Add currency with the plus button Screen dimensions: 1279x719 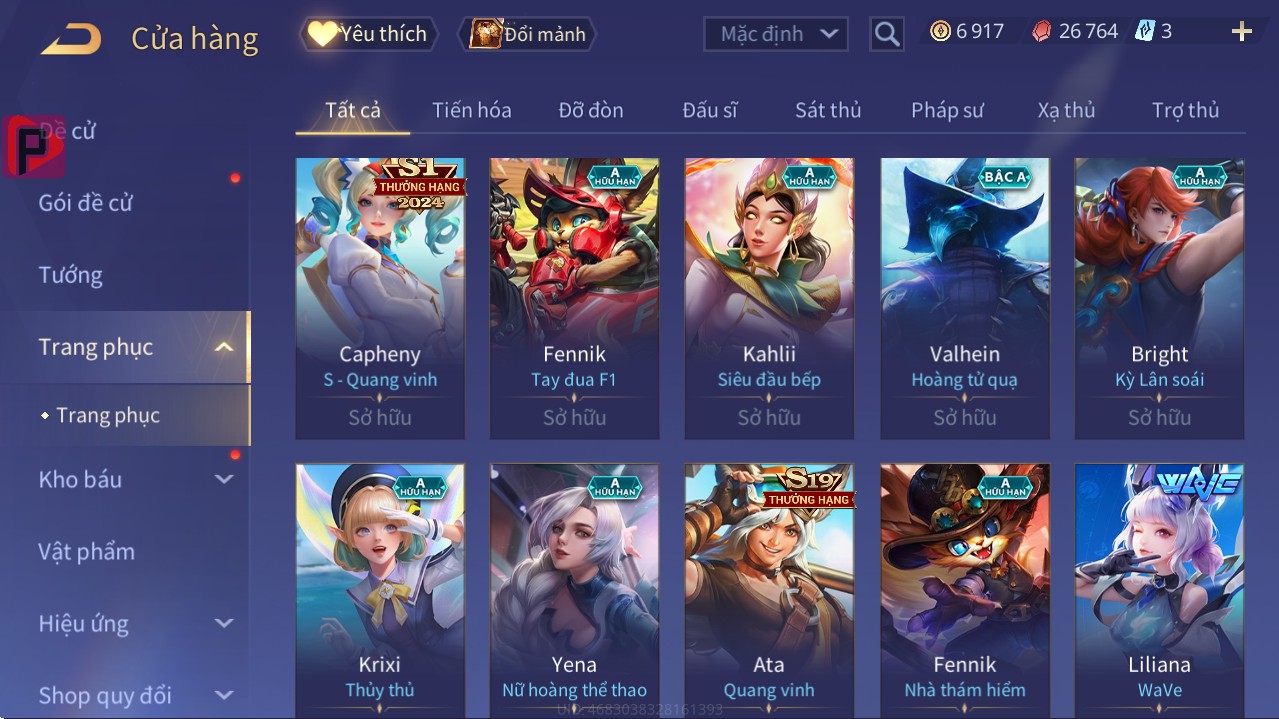coord(1241,32)
